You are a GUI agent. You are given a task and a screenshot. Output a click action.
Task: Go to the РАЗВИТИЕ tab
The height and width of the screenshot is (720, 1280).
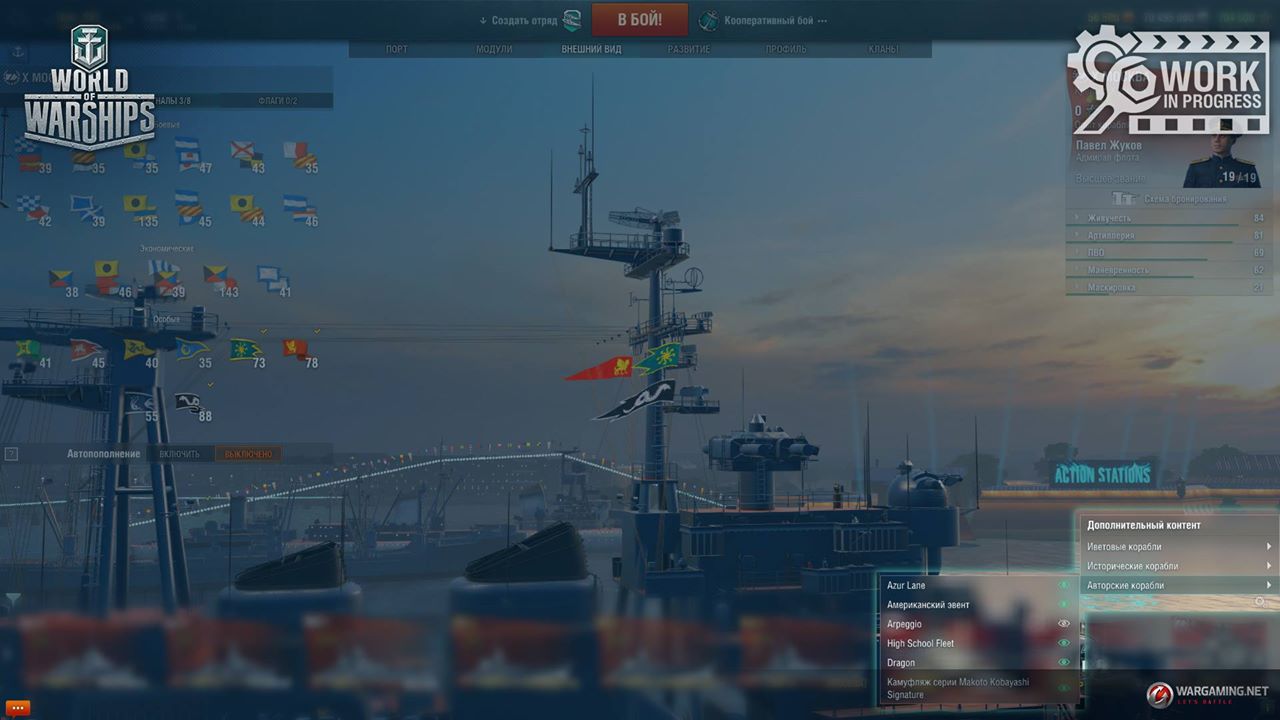[x=689, y=49]
